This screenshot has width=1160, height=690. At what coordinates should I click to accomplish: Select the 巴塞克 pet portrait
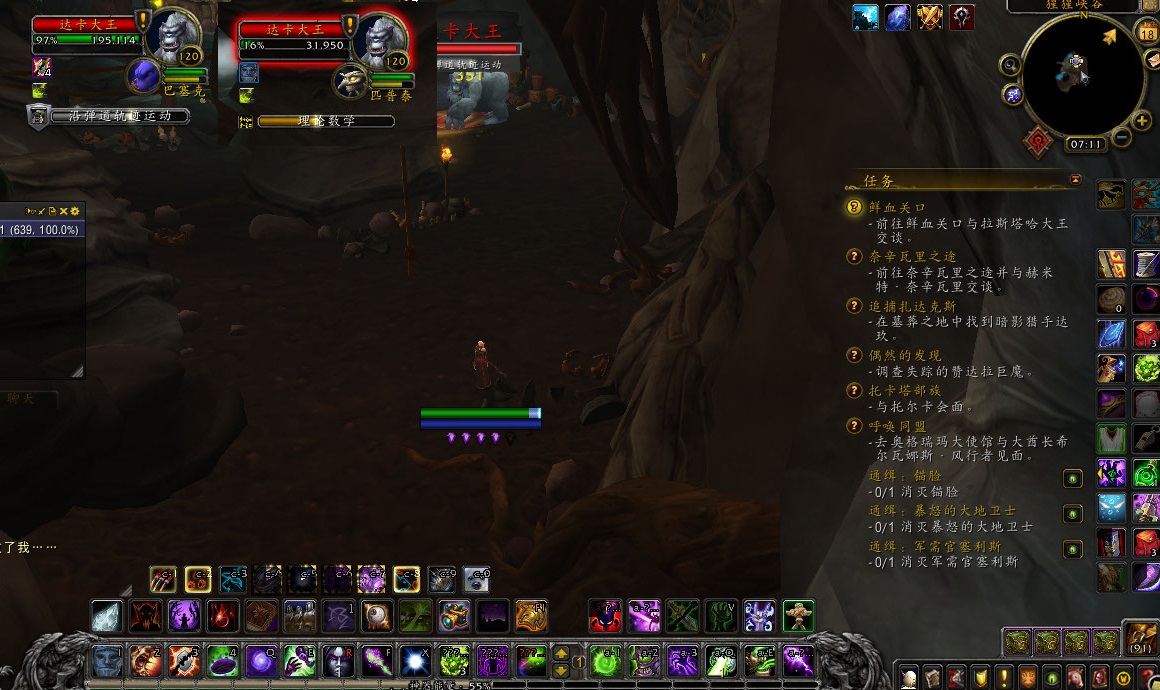[145, 76]
